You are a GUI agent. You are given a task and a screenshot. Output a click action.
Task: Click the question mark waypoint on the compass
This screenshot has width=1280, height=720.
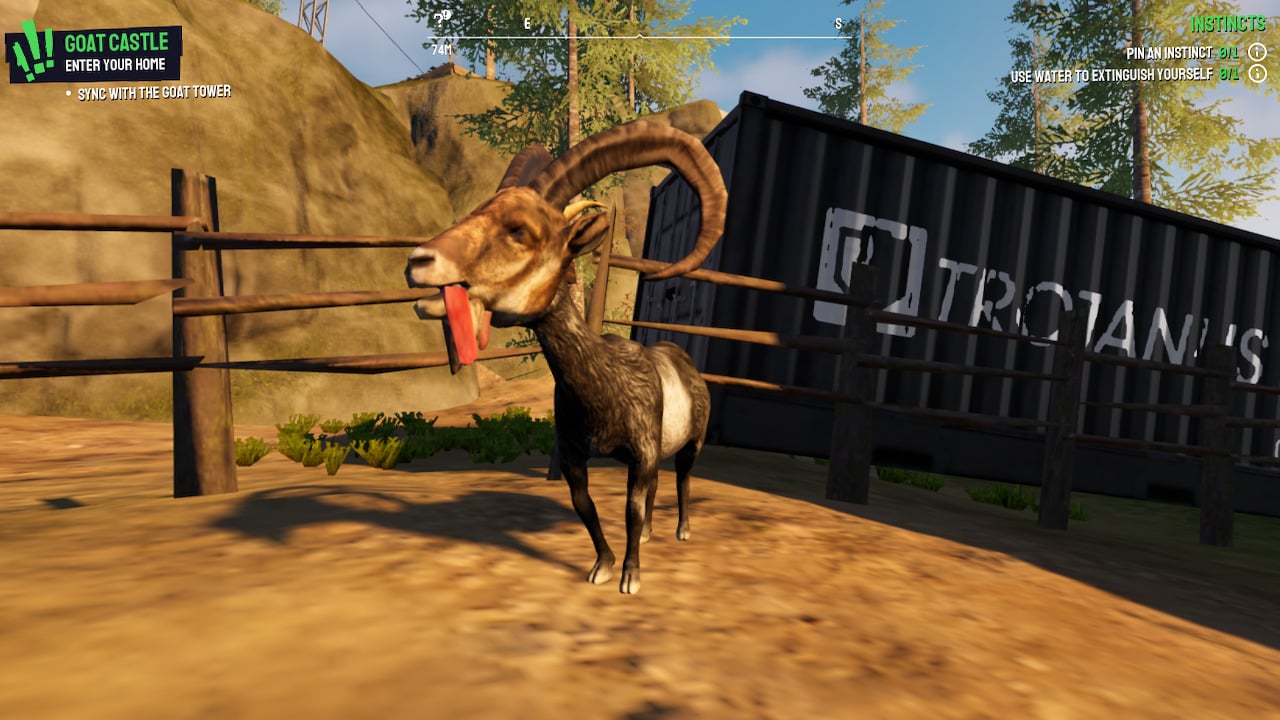pos(440,20)
